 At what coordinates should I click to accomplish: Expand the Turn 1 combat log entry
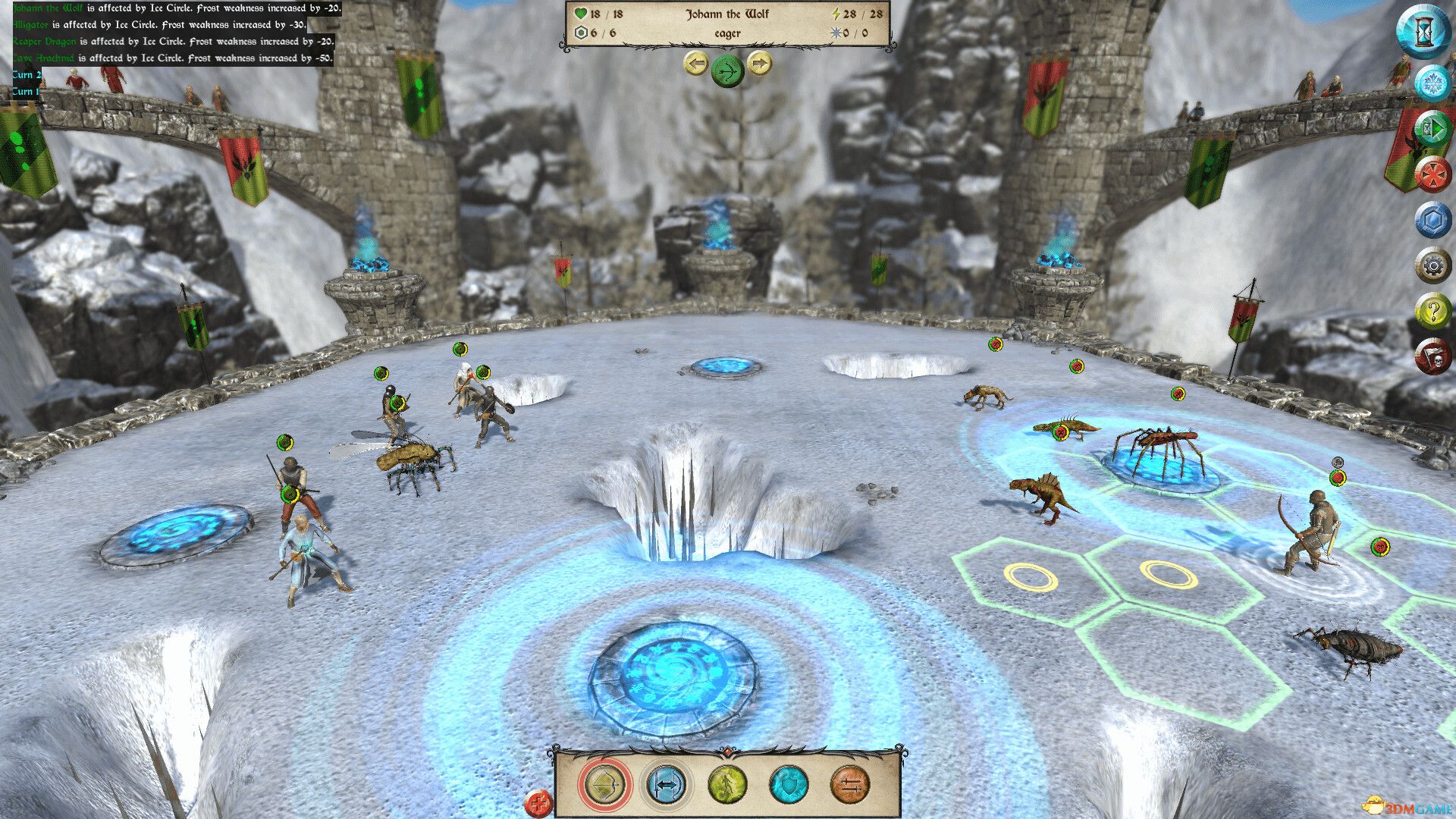pyautogui.click(x=25, y=91)
